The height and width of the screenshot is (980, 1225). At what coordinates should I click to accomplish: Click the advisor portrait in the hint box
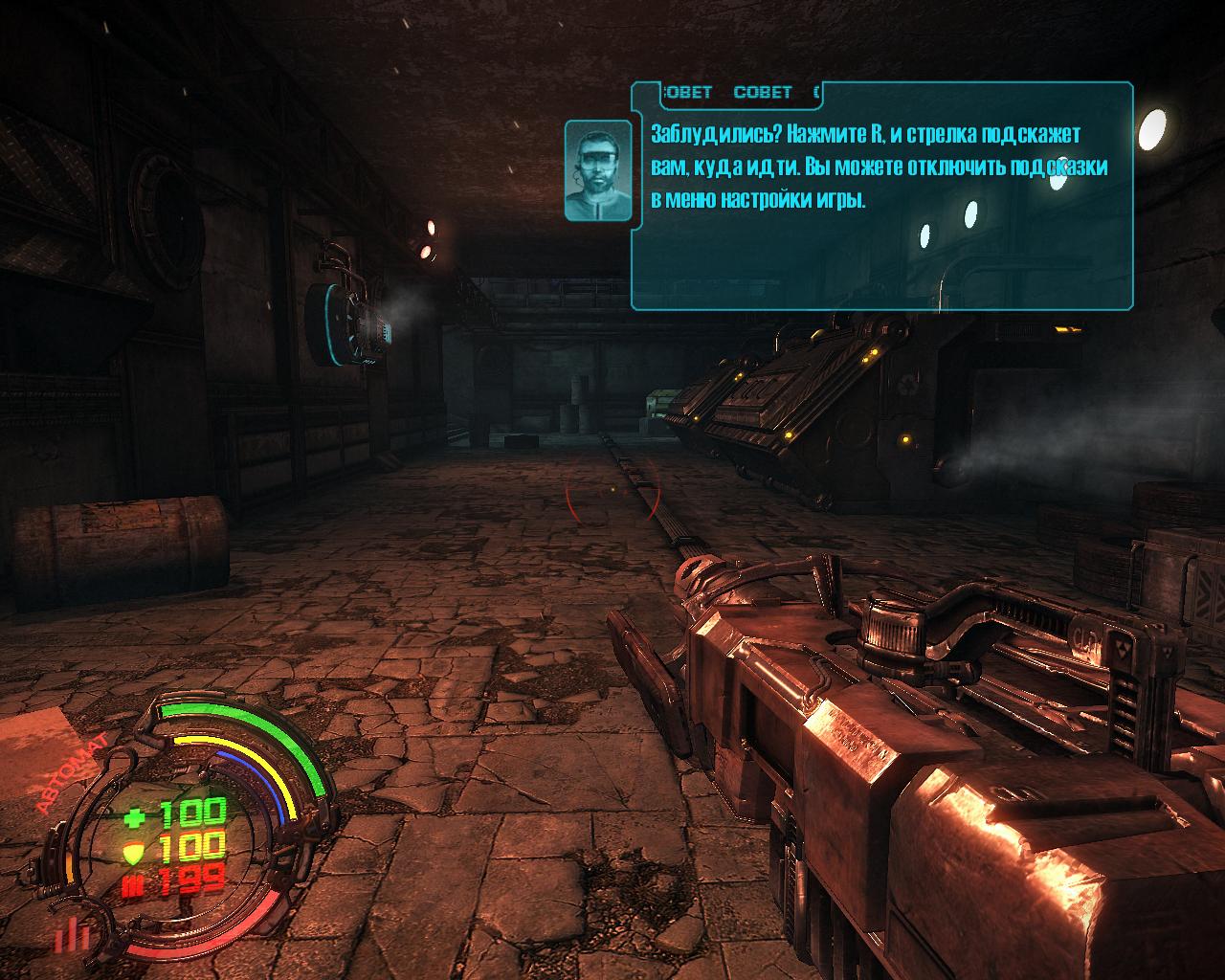point(597,167)
